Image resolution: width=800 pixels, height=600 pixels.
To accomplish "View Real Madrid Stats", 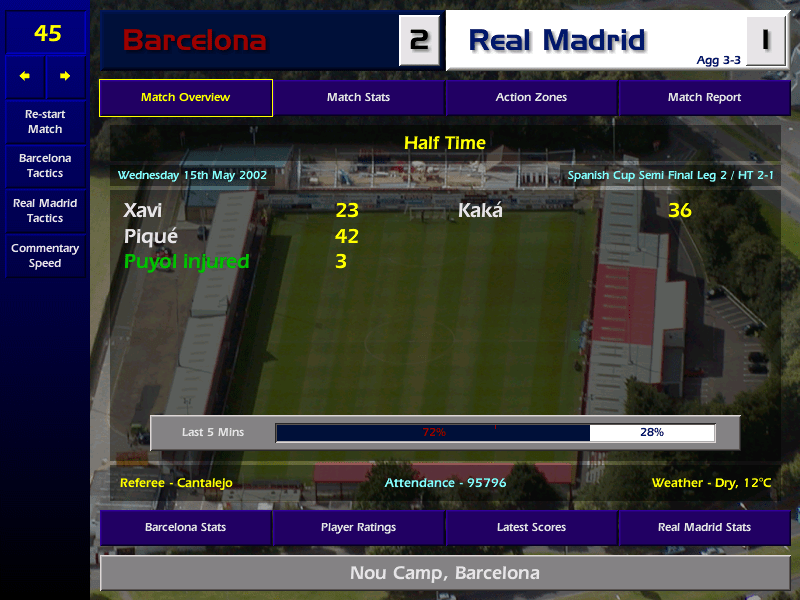I will point(704,527).
